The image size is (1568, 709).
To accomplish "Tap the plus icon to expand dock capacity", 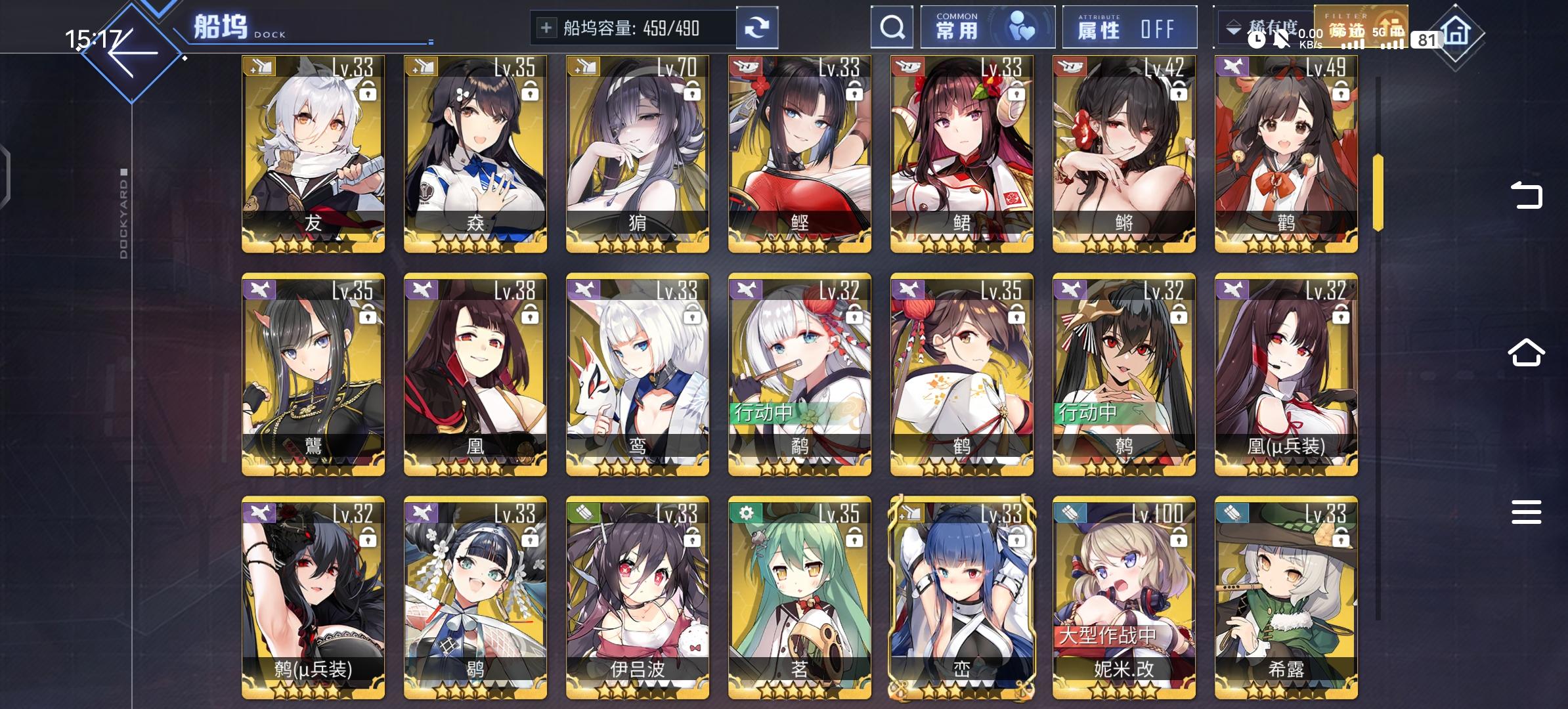I will click(x=546, y=27).
